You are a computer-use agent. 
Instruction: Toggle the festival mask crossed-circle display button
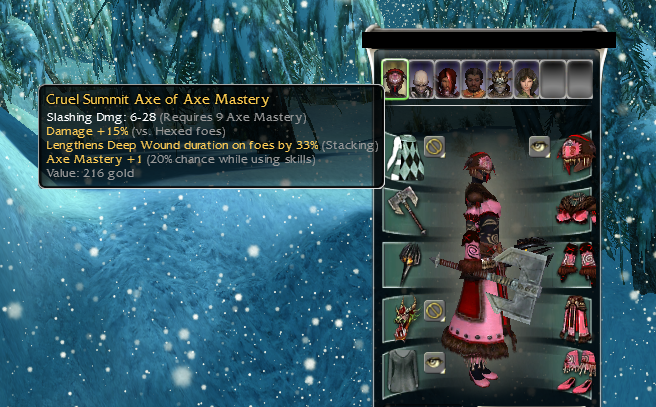pos(434,309)
